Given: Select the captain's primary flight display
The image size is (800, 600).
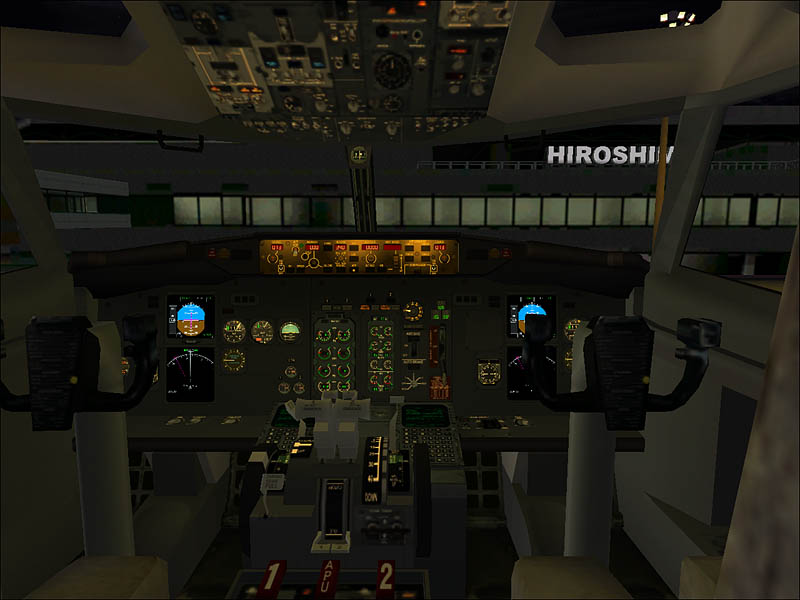Looking at the screenshot, I should point(190,318).
